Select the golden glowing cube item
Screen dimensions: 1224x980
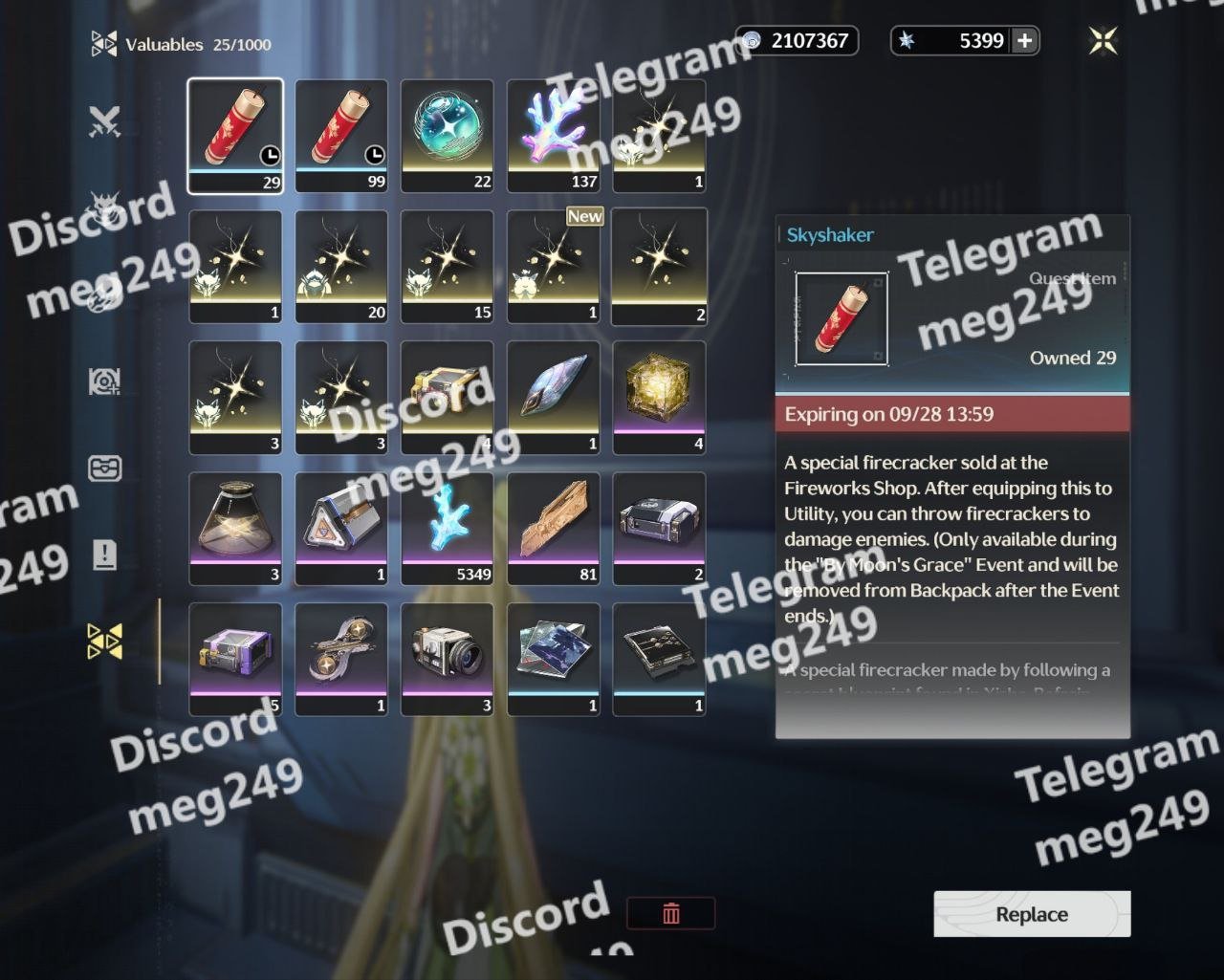659,398
